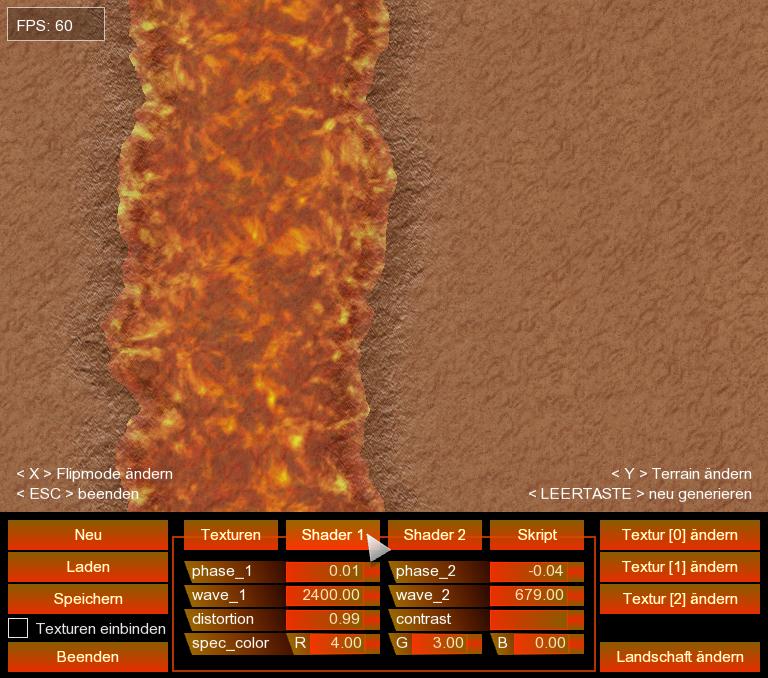The height and width of the screenshot is (678, 768).
Task: Select the Shader 1 tab
Action: tap(332, 535)
